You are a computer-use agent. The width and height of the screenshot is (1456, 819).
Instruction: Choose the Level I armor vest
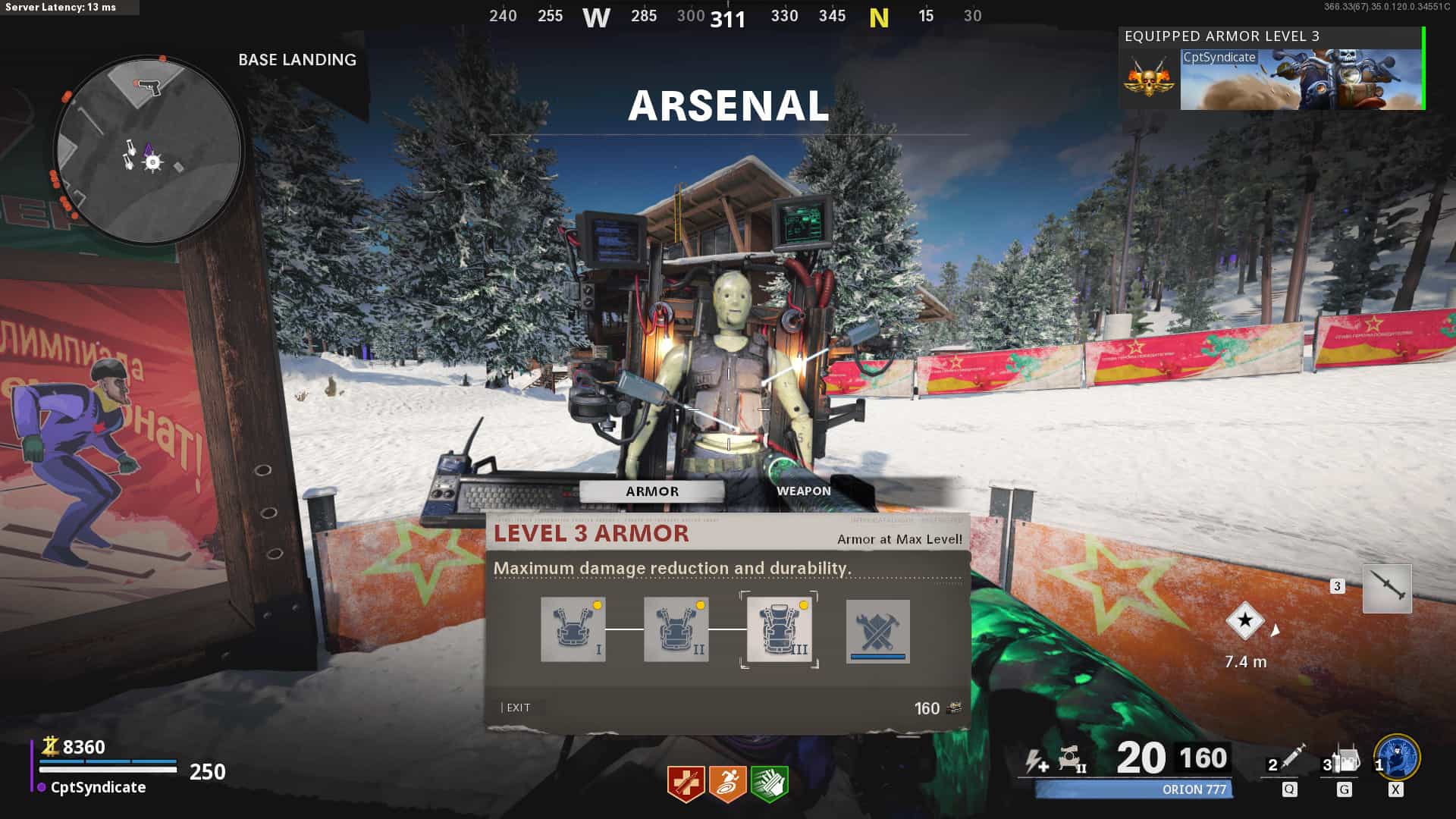[573, 629]
